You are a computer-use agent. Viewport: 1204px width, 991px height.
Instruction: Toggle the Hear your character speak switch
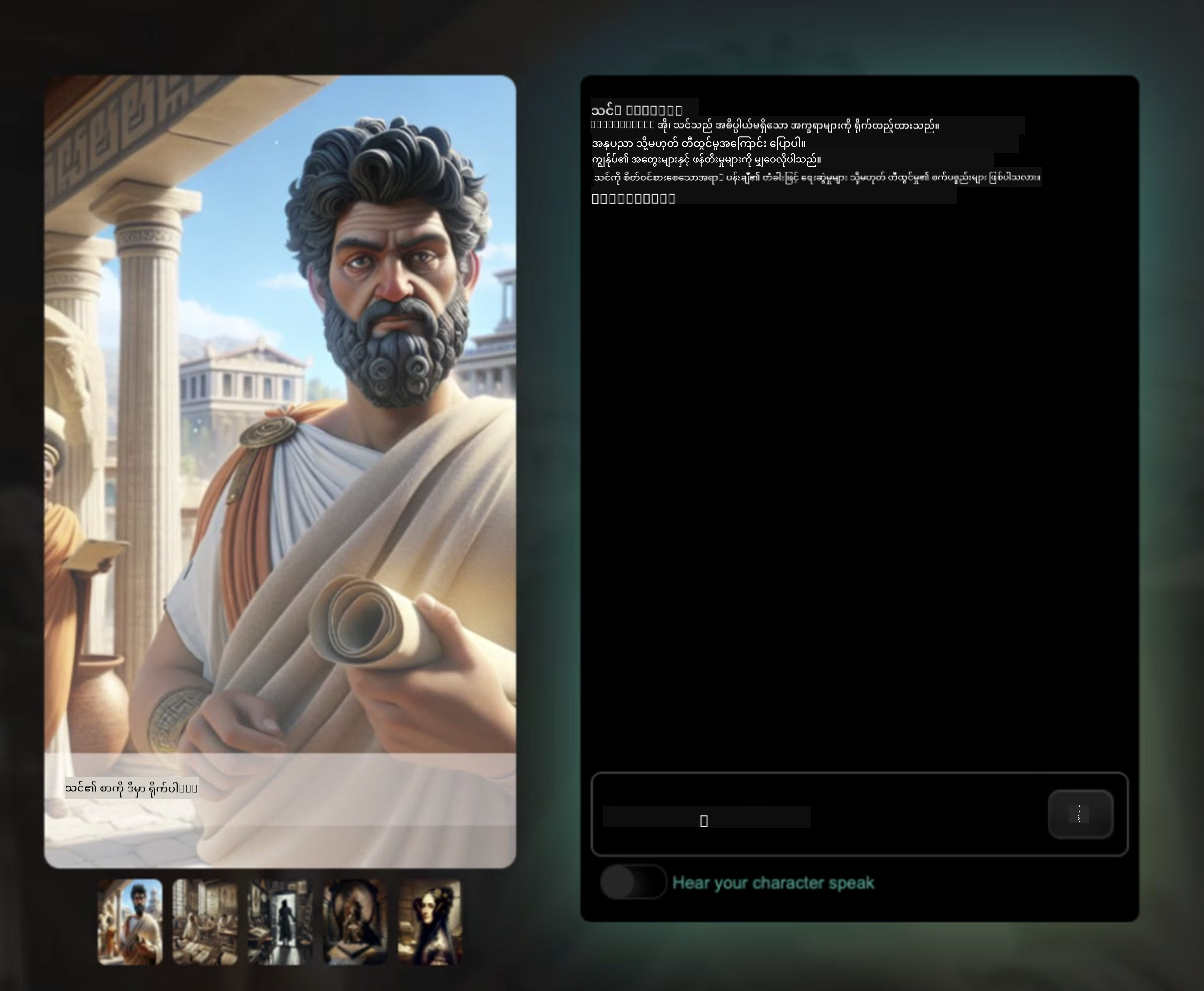click(633, 882)
